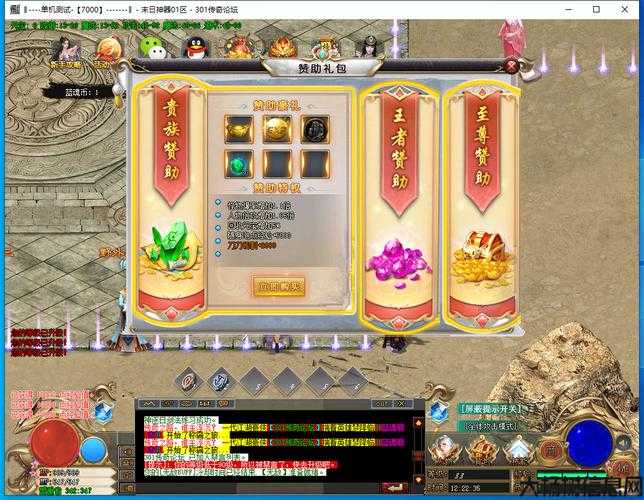The width and height of the screenshot is (644, 500).
Task: Select the gold ingot reward slot
Action: click(239, 128)
